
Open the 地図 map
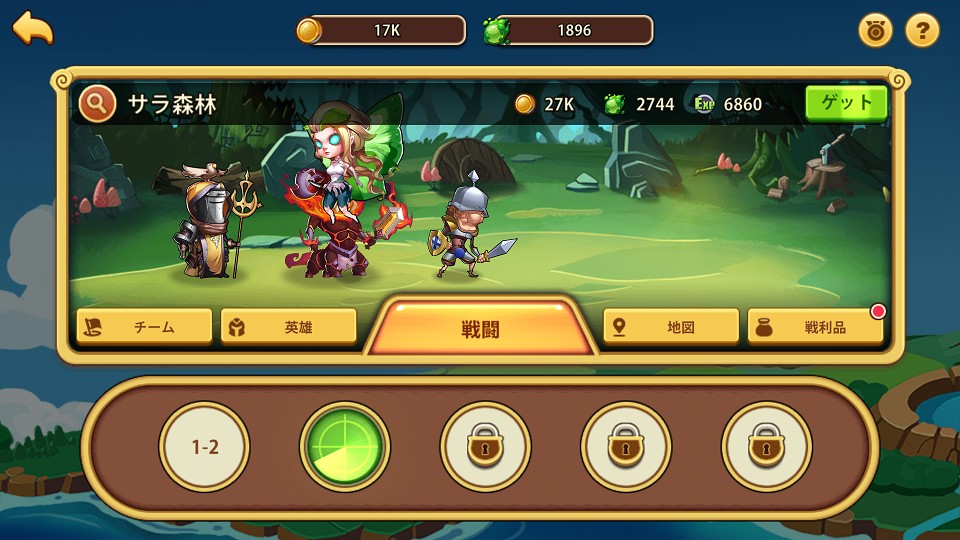point(671,326)
